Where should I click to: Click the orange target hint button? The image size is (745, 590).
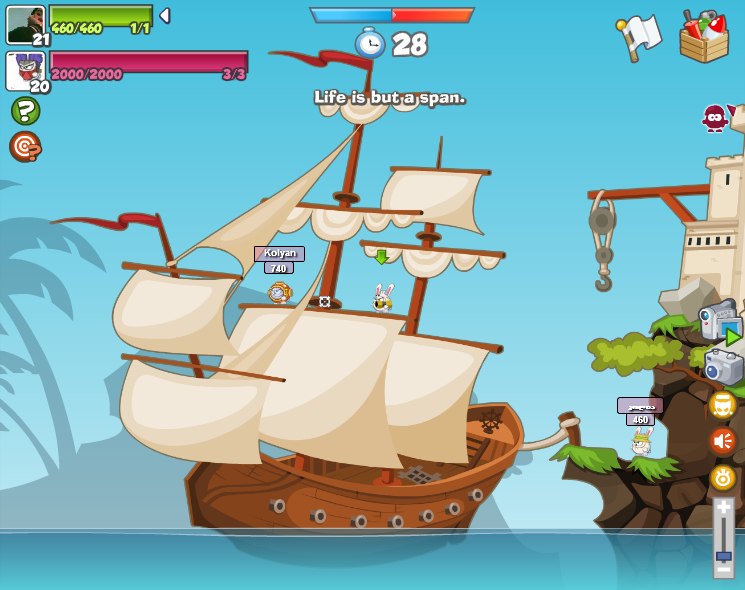[x=25, y=147]
